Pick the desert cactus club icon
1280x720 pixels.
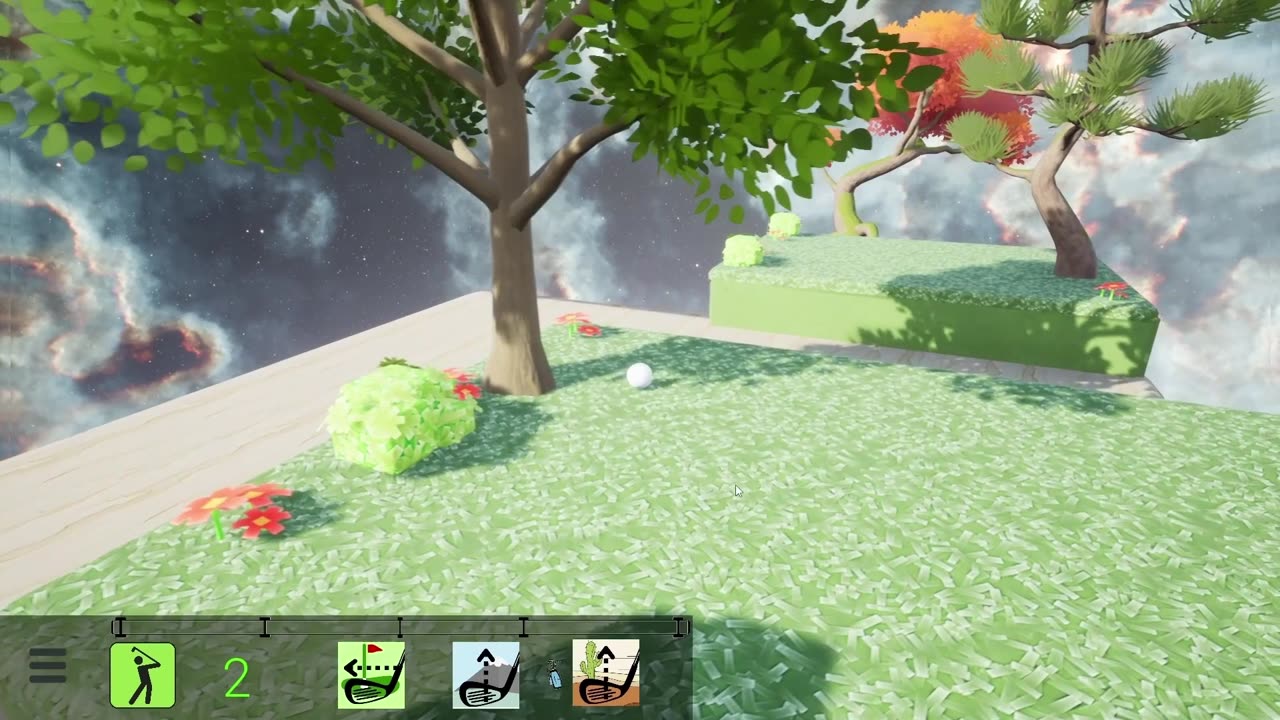pos(606,673)
